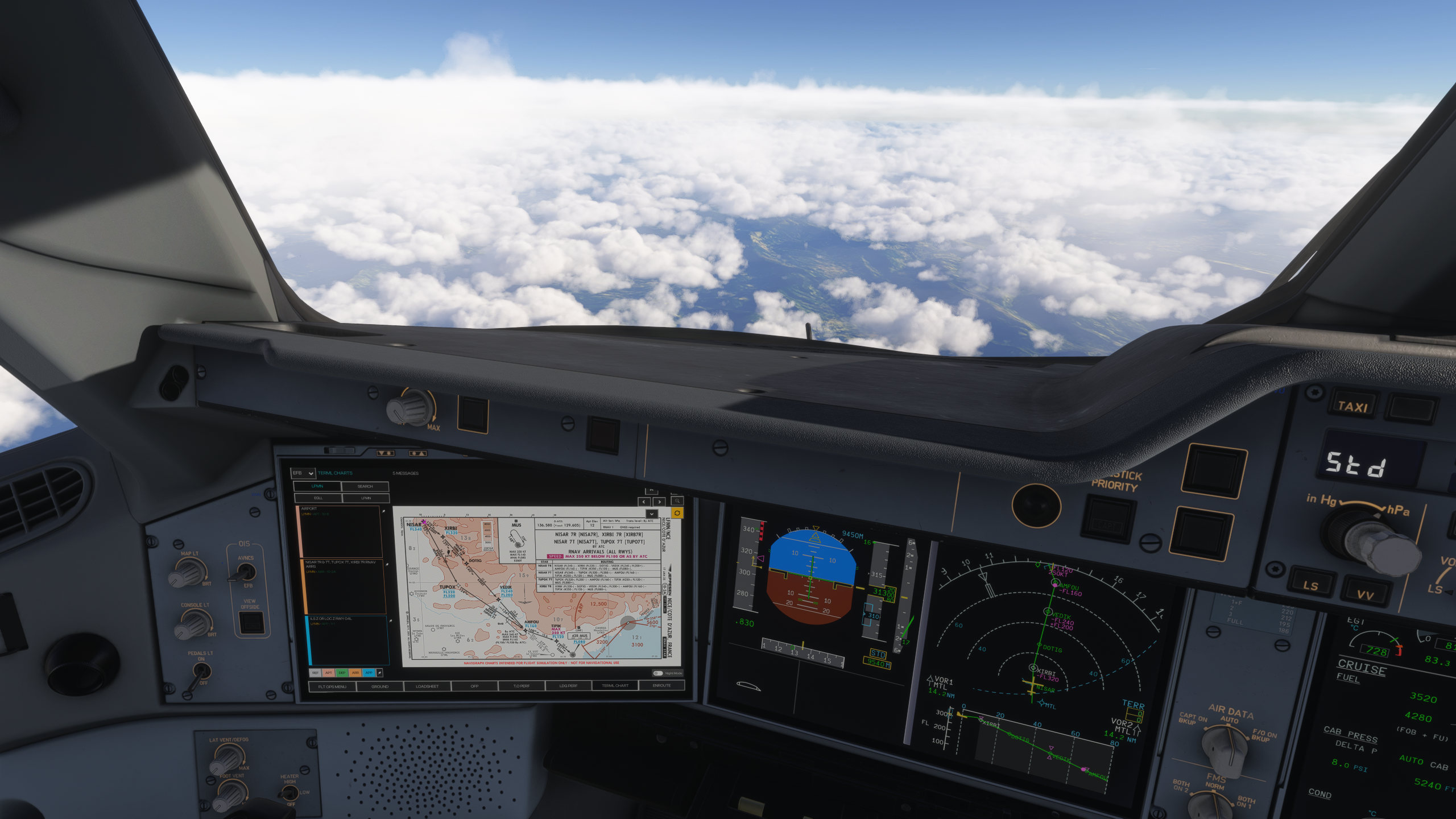
Task: Filter charts by APP category
Action: (x=369, y=673)
